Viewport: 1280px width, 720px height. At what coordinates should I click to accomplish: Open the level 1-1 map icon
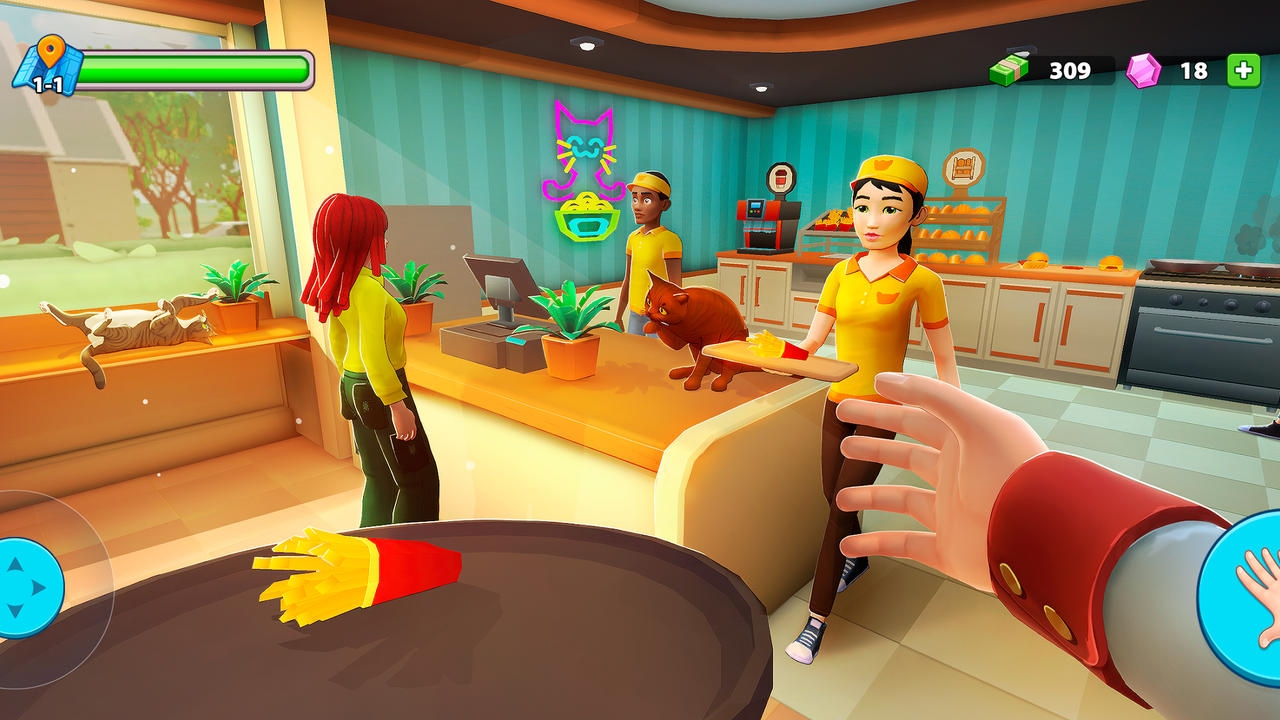[43, 68]
